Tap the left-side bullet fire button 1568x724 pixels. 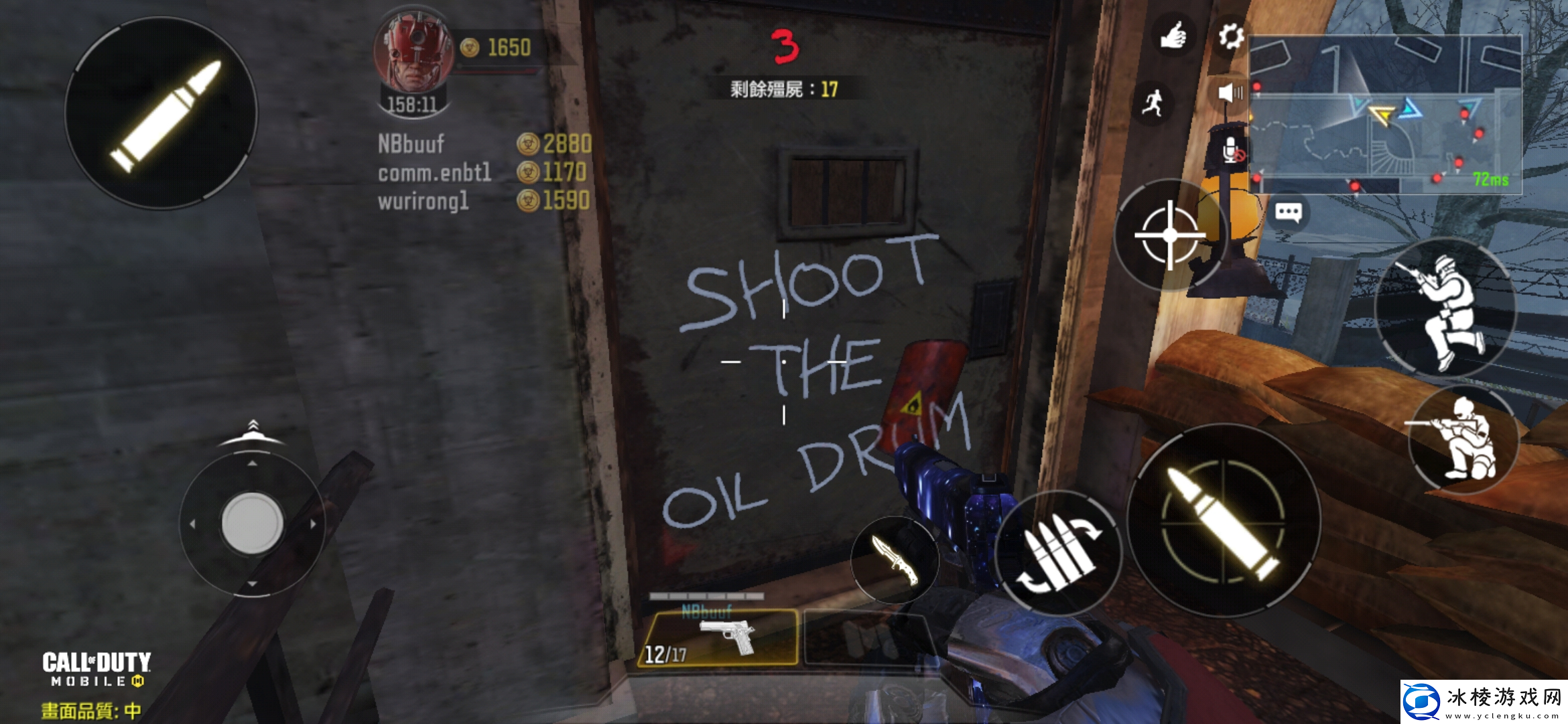161,113
